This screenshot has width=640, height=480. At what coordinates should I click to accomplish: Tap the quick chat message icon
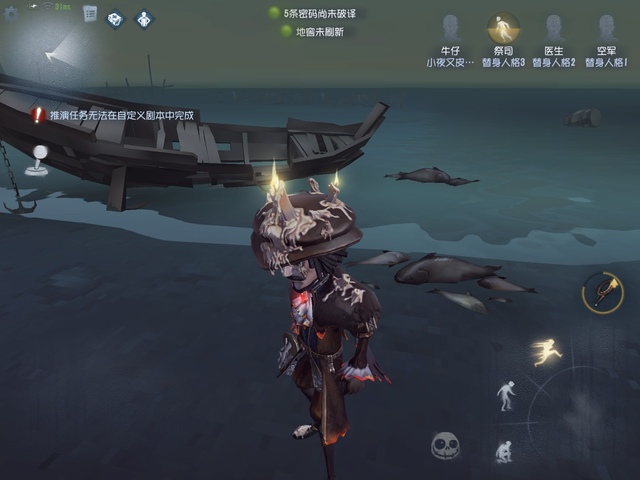coord(116,19)
